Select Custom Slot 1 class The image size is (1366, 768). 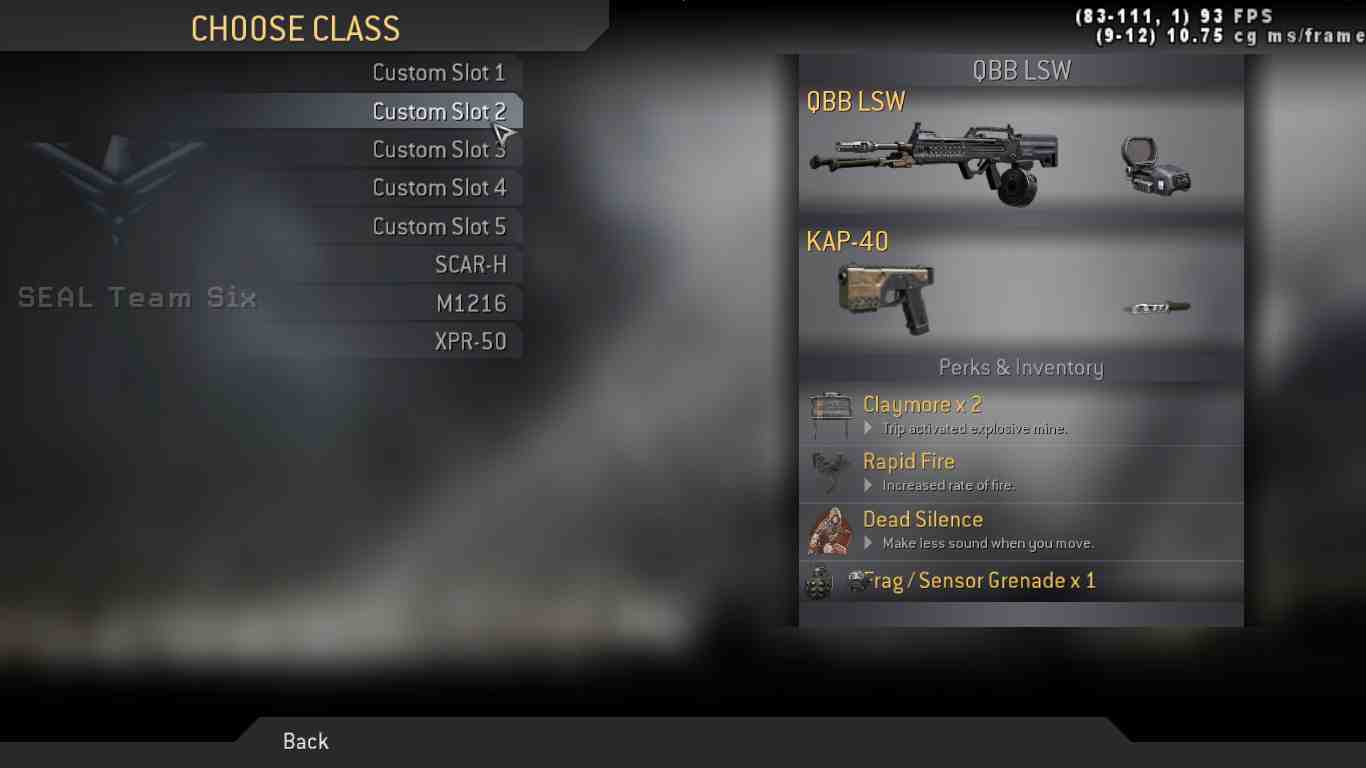coord(438,73)
